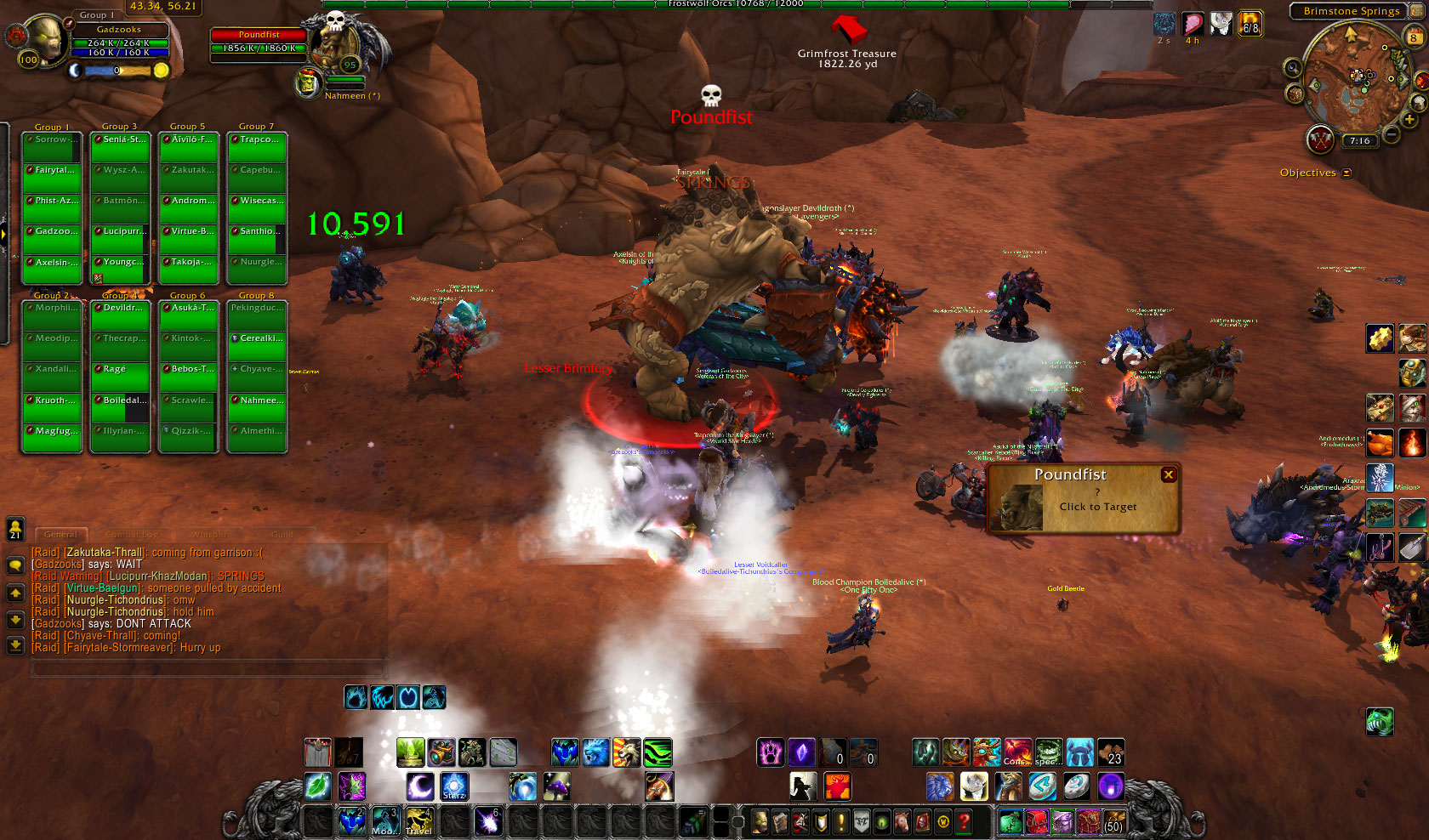
Task: Zoom out the minimap with minus button
Action: 1392,134
